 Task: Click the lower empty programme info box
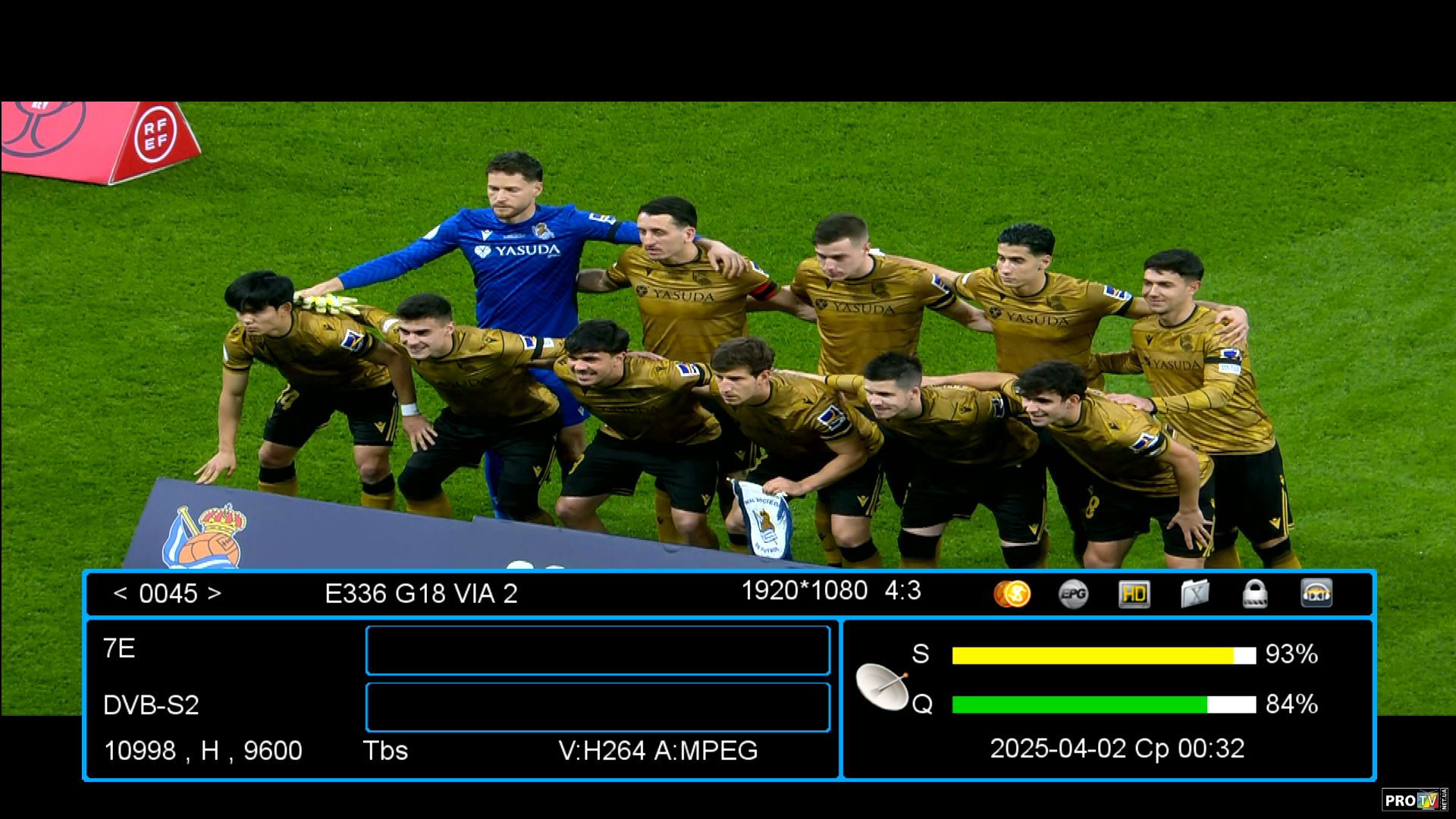pos(598,707)
